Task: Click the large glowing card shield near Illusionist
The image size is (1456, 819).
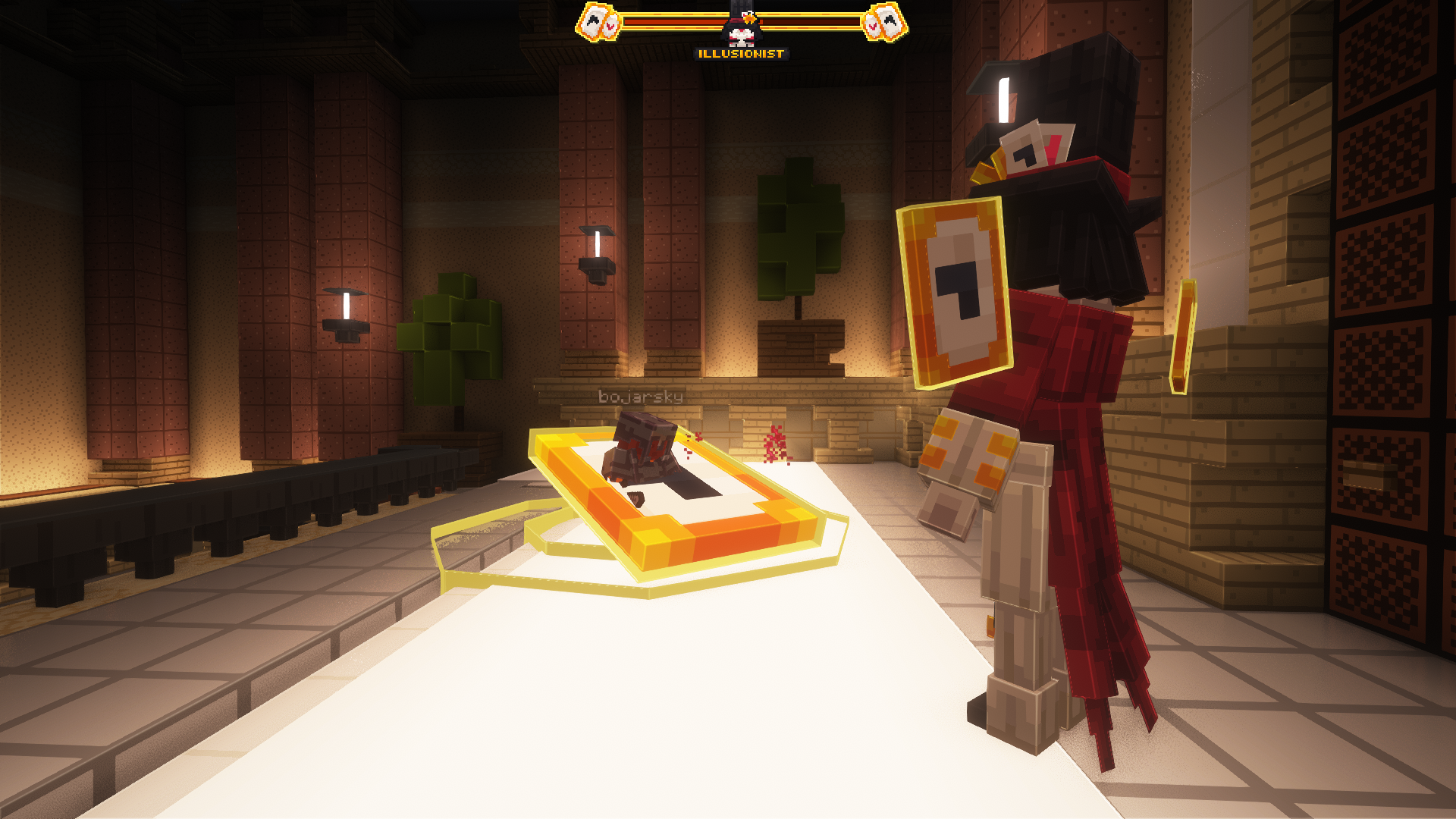Action: point(957,292)
